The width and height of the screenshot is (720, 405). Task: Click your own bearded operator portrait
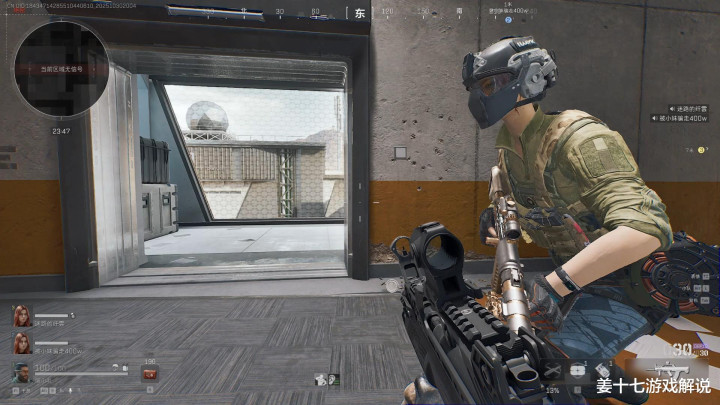point(21,374)
